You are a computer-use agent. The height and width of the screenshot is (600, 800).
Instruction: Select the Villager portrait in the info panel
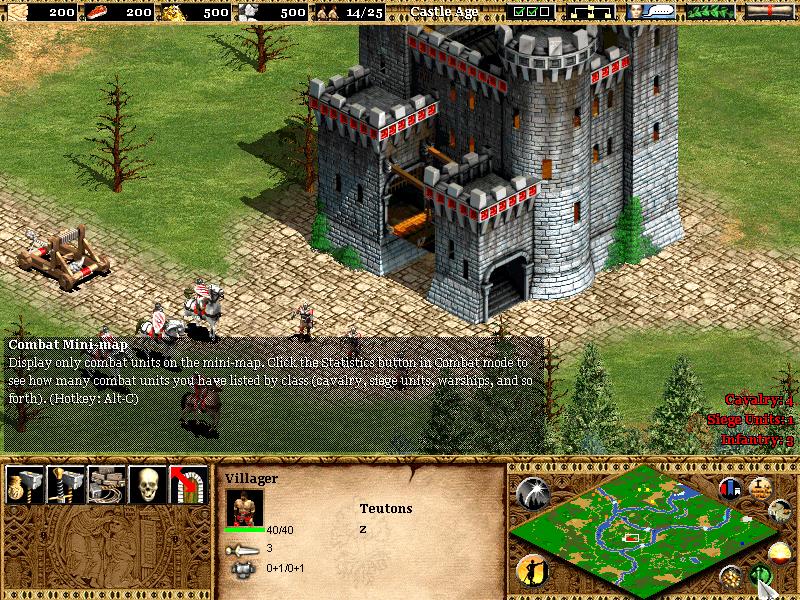click(x=244, y=507)
